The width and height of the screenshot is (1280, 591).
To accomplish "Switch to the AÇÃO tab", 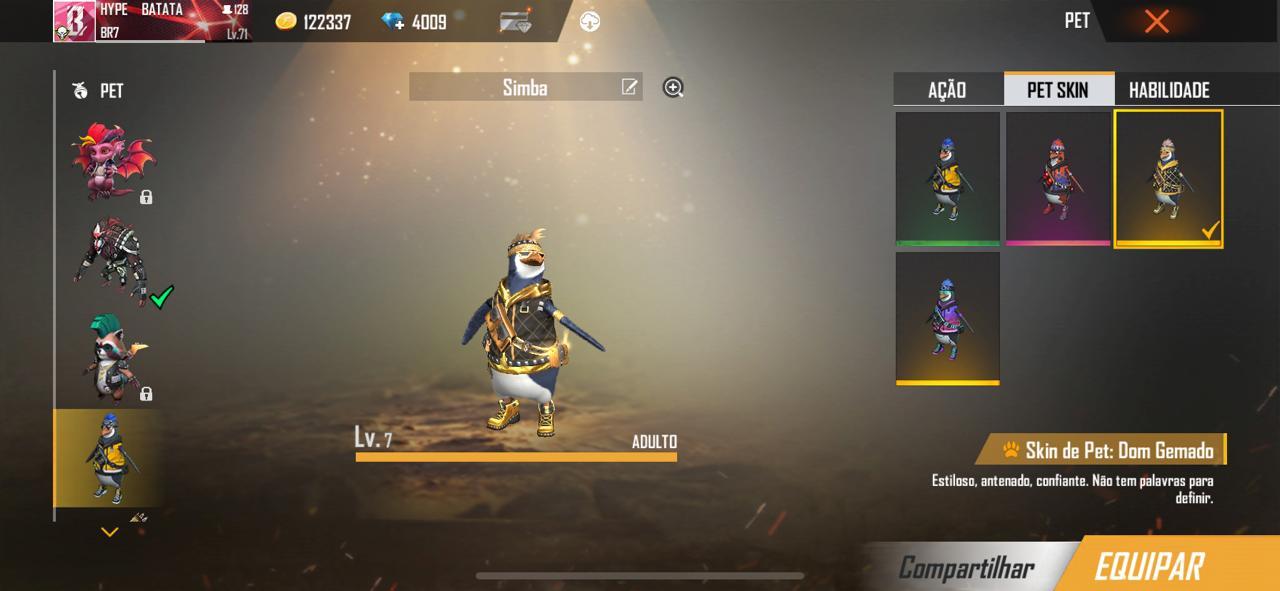I will point(947,90).
